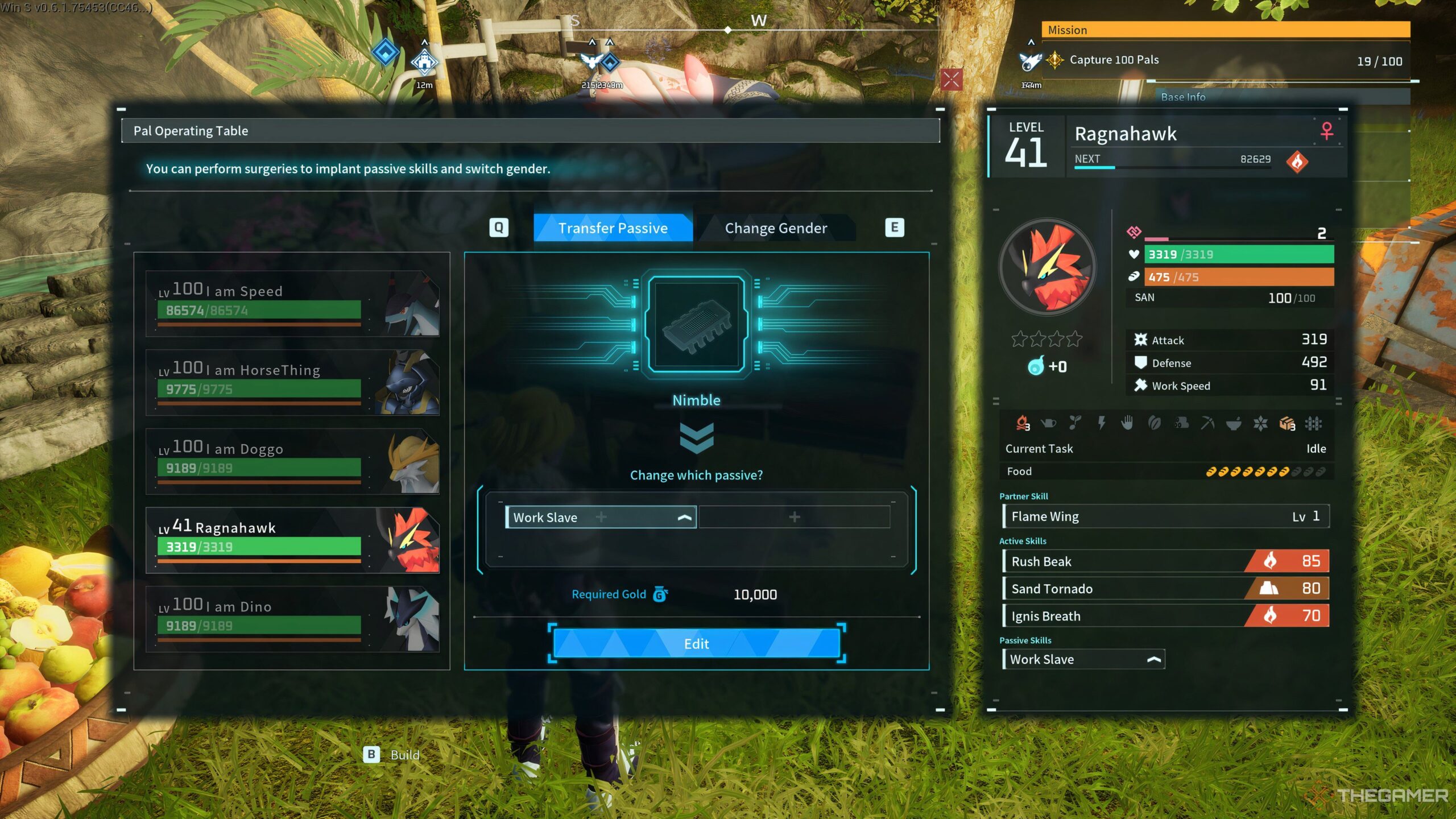Select the Ragnahawk row in pal list

pyautogui.click(x=292, y=540)
